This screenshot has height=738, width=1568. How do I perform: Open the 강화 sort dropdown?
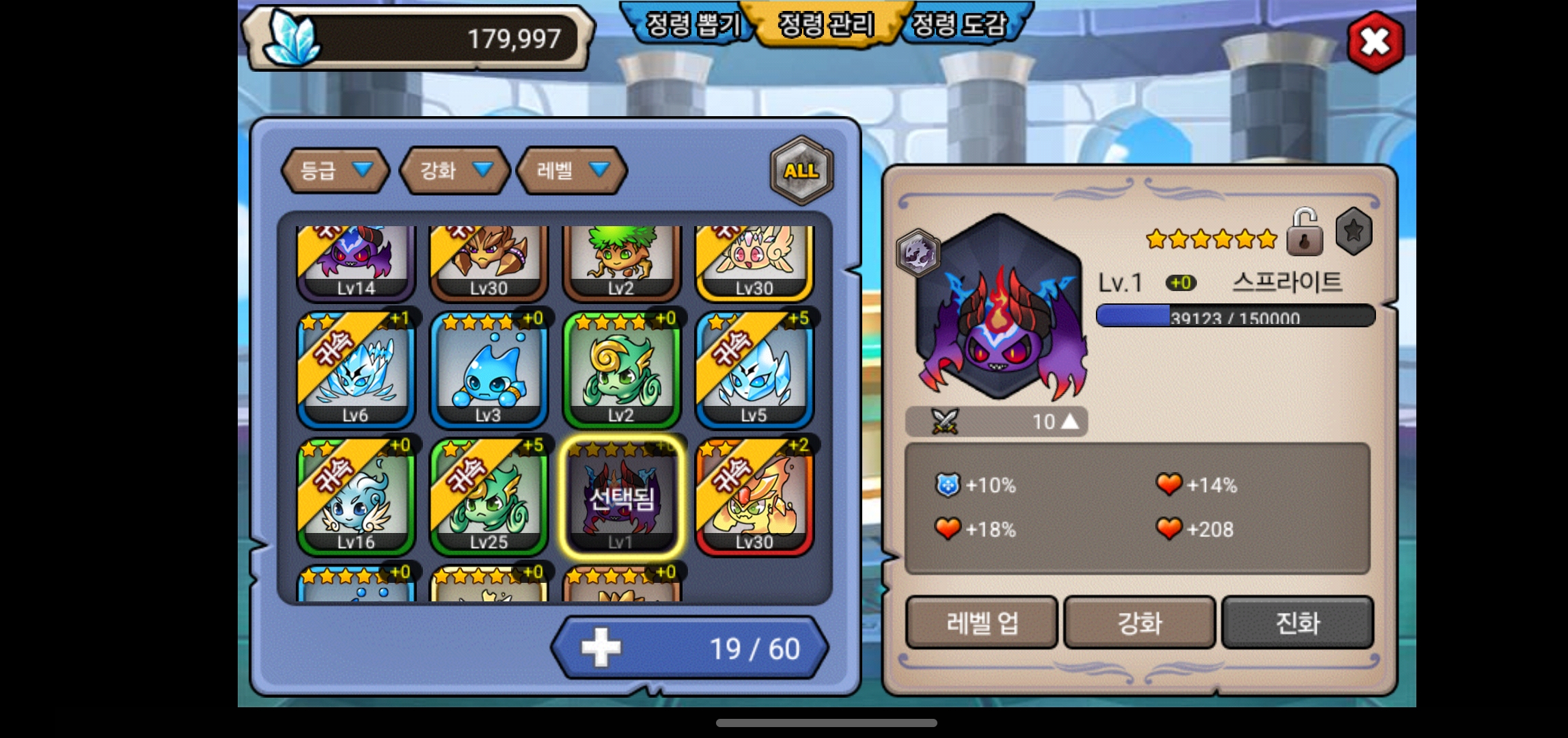pyautogui.click(x=454, y=170)
